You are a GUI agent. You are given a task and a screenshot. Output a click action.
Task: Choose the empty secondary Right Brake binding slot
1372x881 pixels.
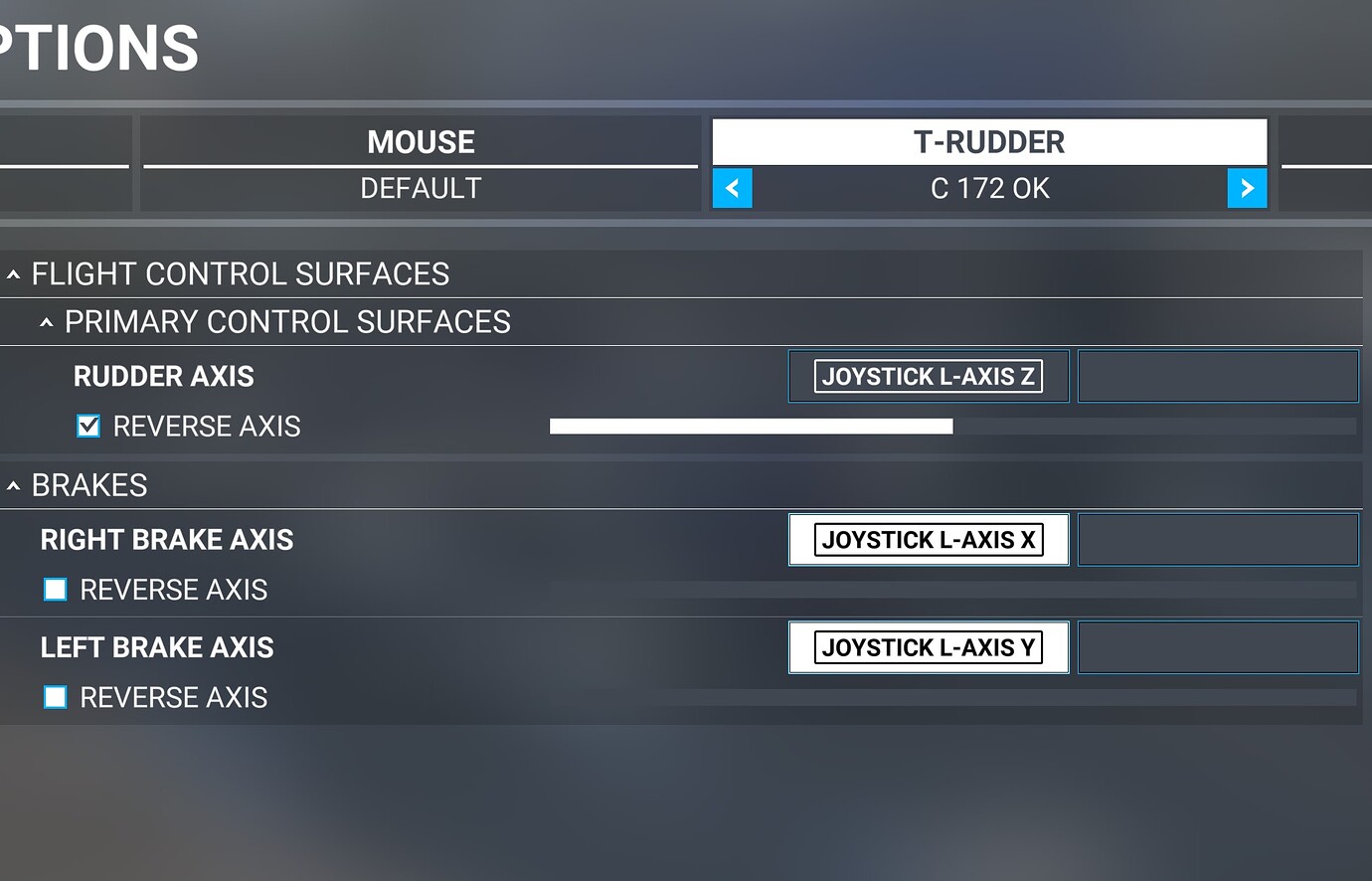tap(1218, 540)
